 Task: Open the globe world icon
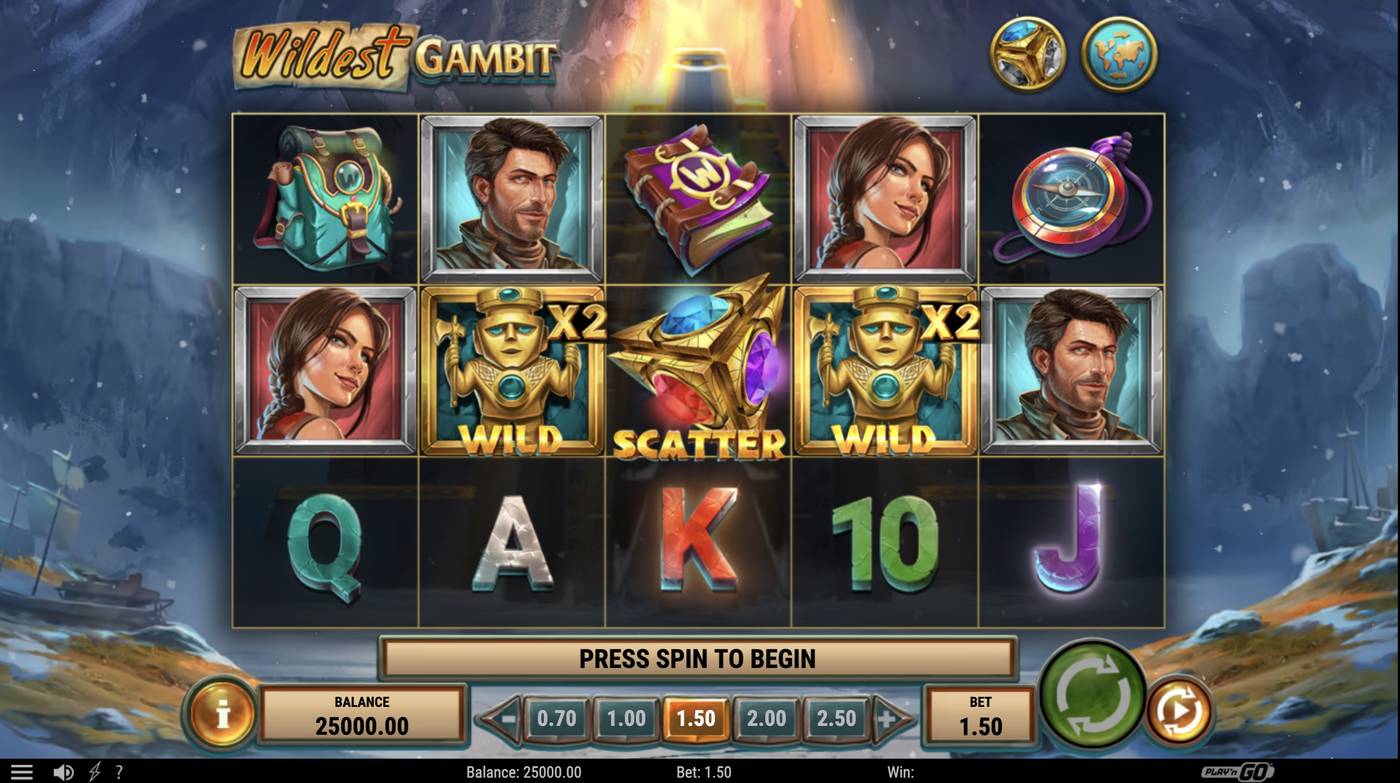tap(1119, 53)
